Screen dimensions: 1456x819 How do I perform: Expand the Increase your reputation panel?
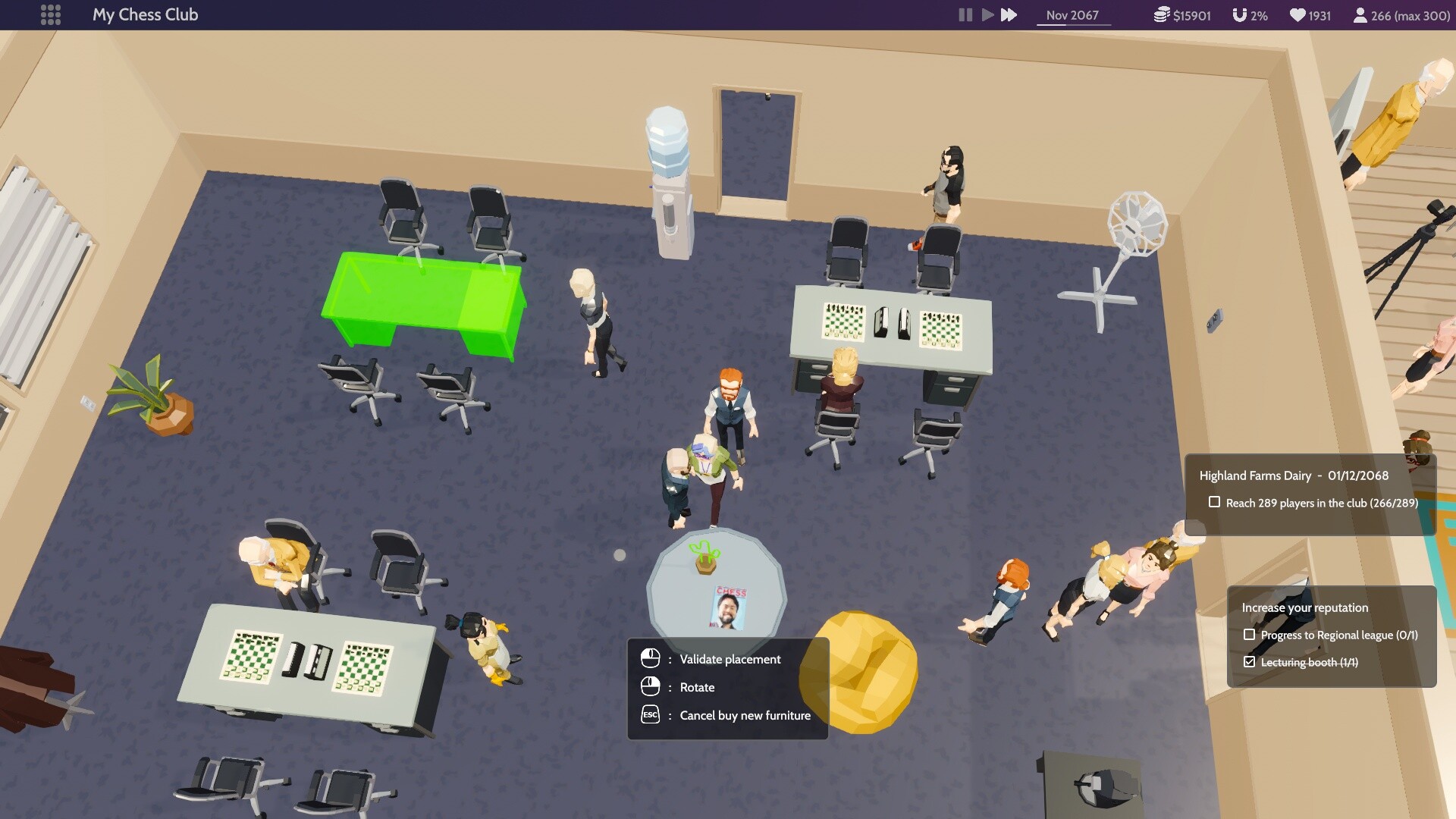tap(1304, 607)
